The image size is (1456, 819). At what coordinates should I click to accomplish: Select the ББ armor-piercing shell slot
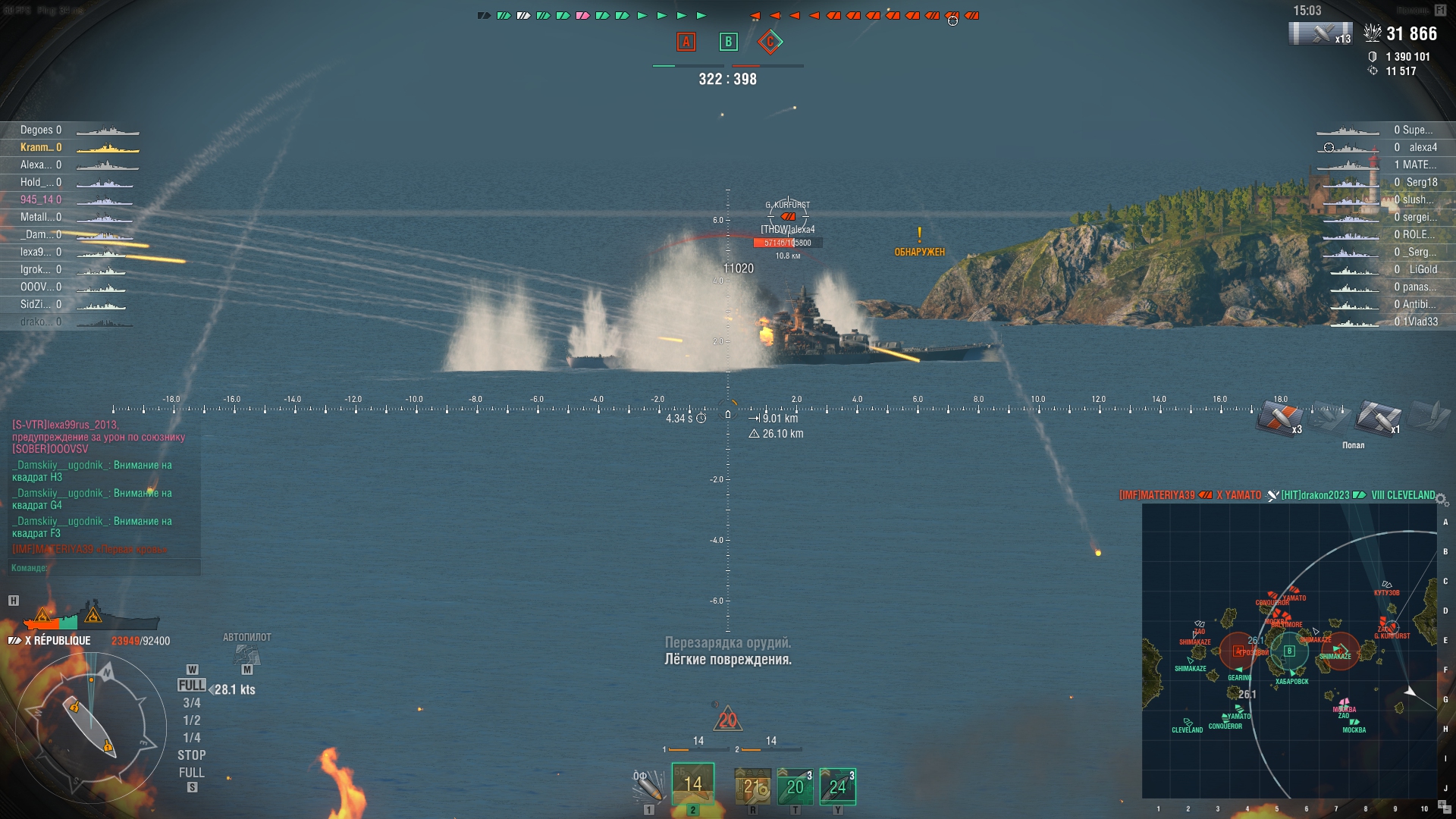pos(692,784)
